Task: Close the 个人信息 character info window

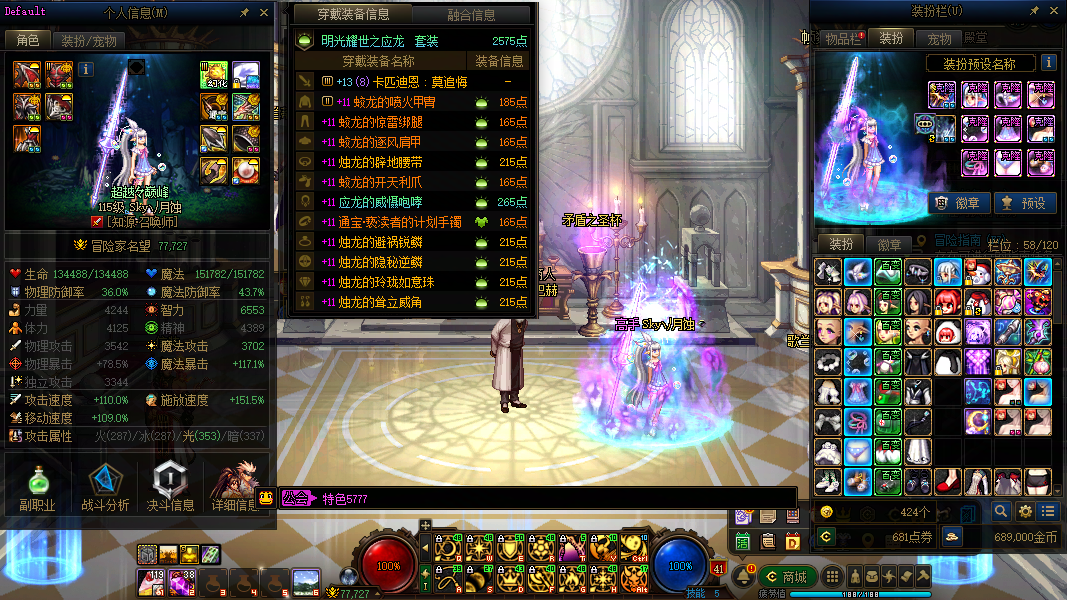Action: [x=264, y=13]
